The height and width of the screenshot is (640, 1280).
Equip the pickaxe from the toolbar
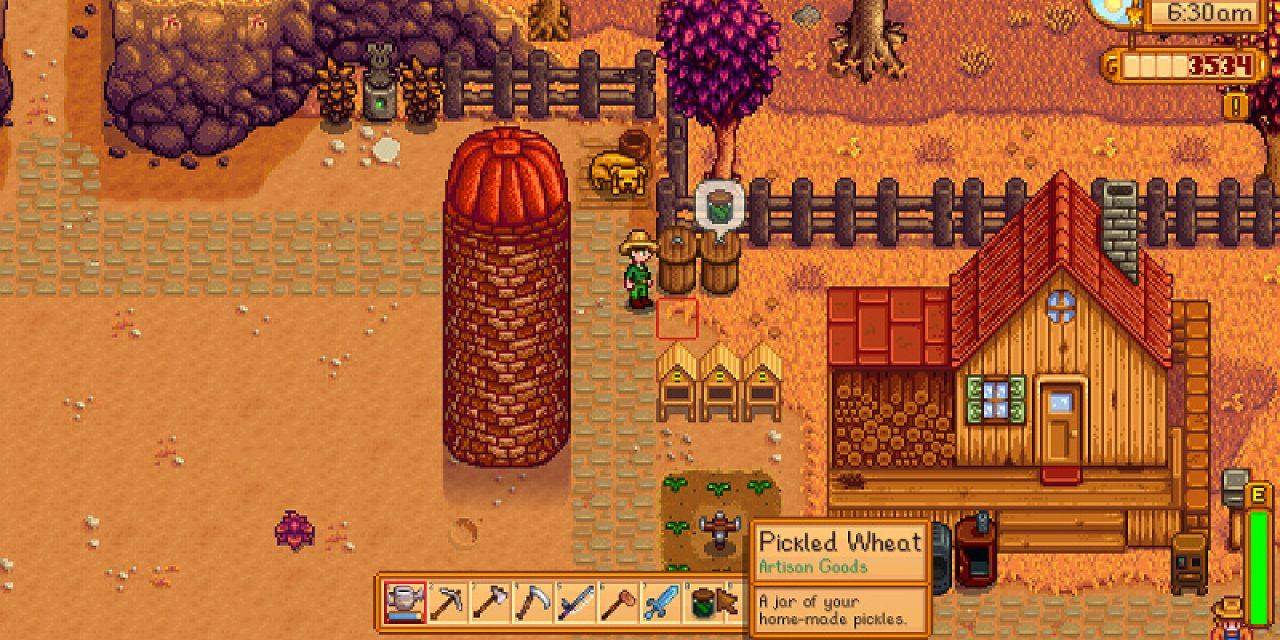[447, 603]
